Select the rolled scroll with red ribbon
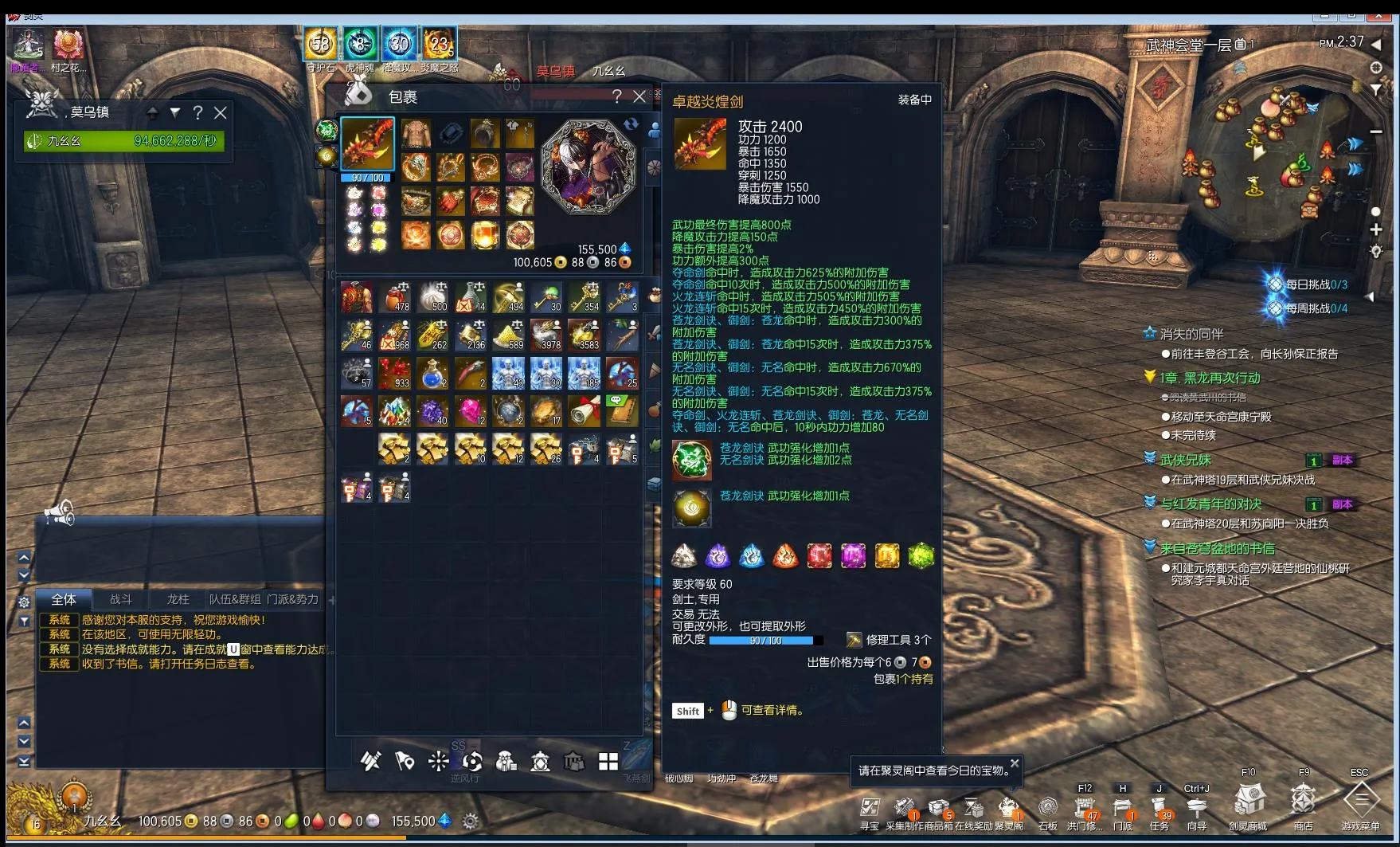 (x=584, y=411)
